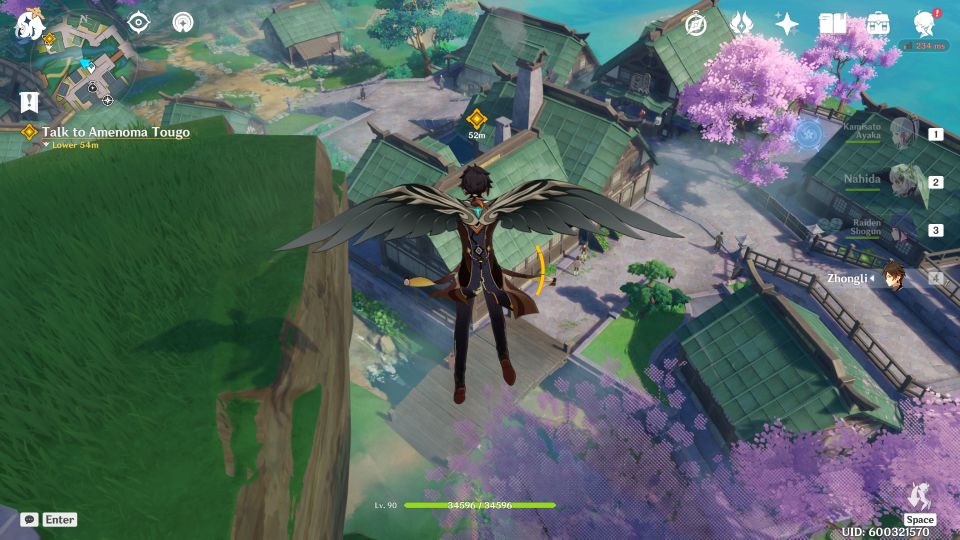Open the circular icon right of elemental sight

[183, 22]
